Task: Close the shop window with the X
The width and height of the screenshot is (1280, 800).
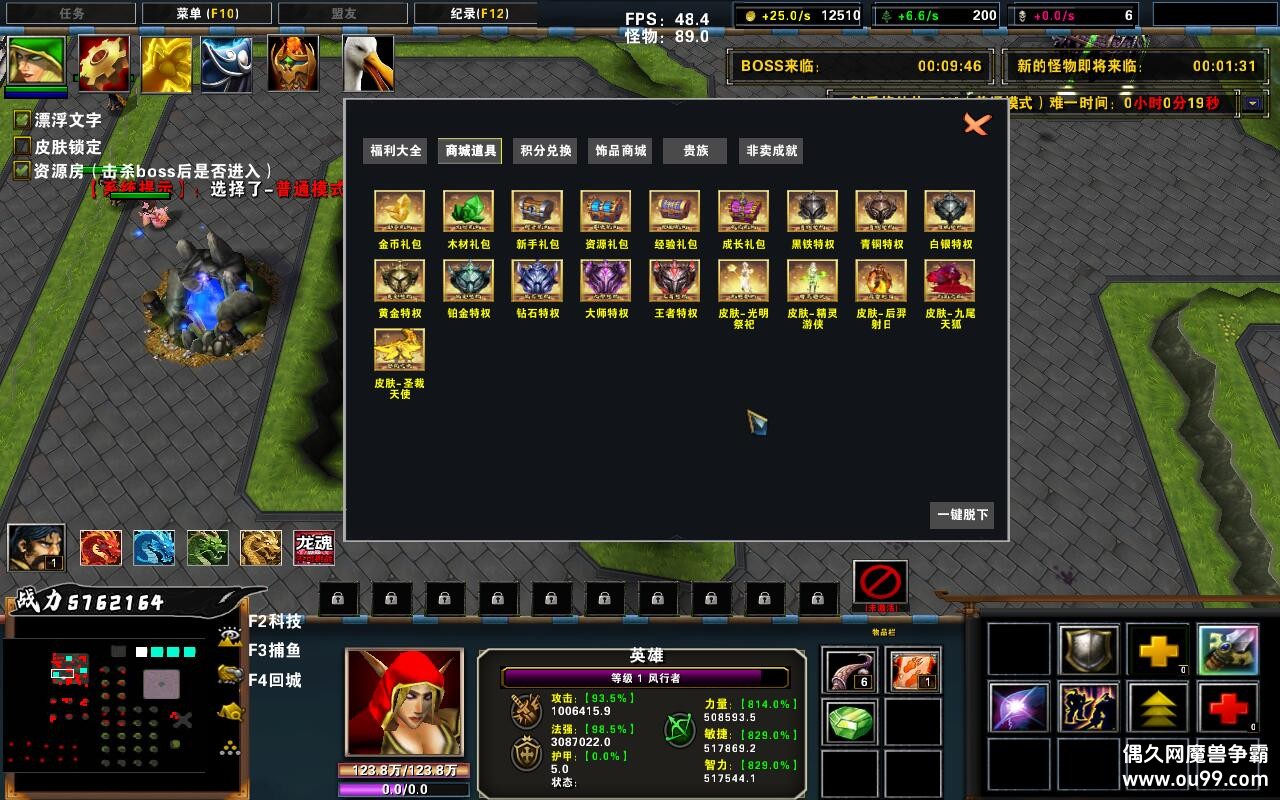Action: click(x=976, y=124)
